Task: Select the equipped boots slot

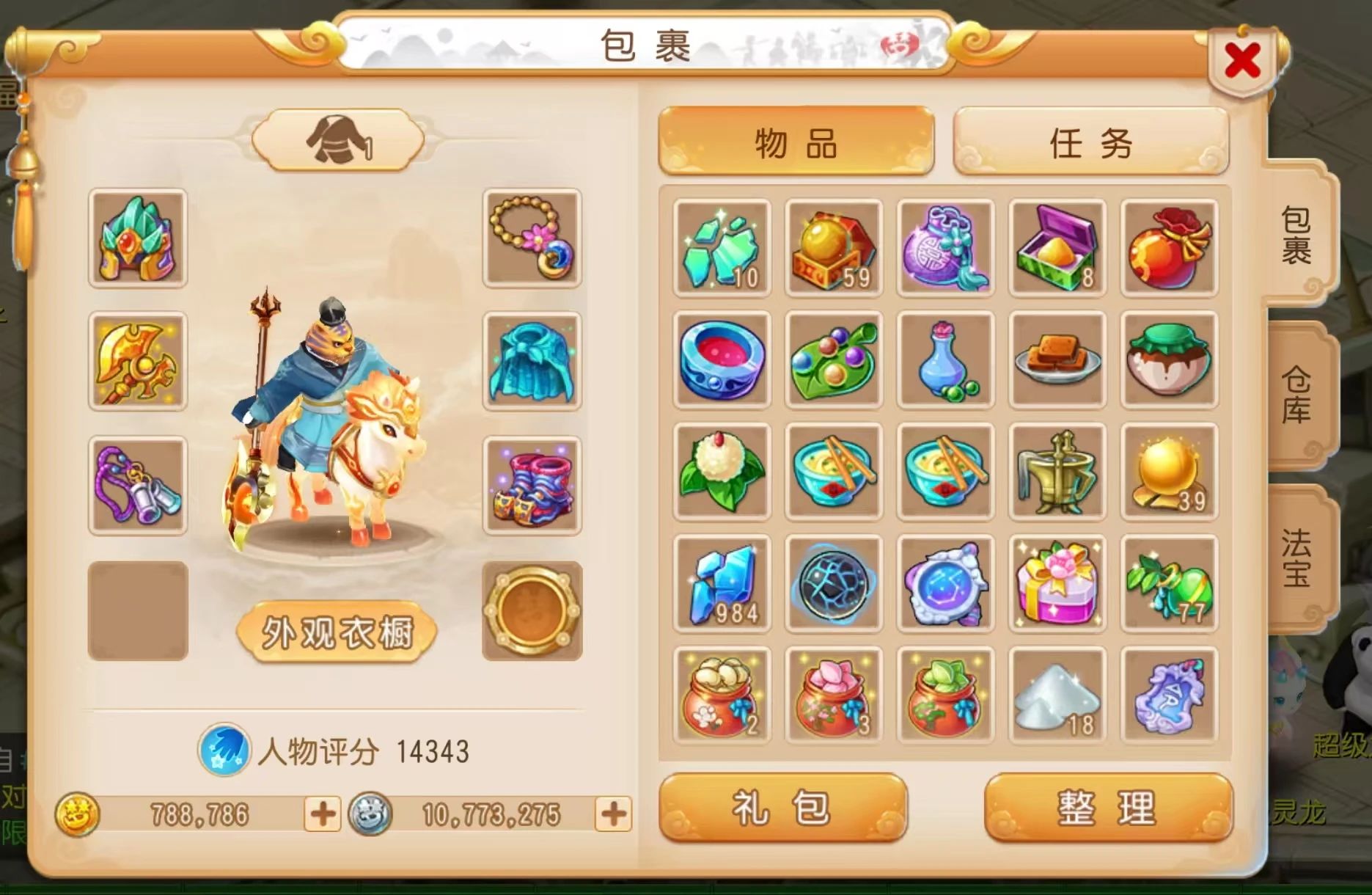Action: [530, 484]
